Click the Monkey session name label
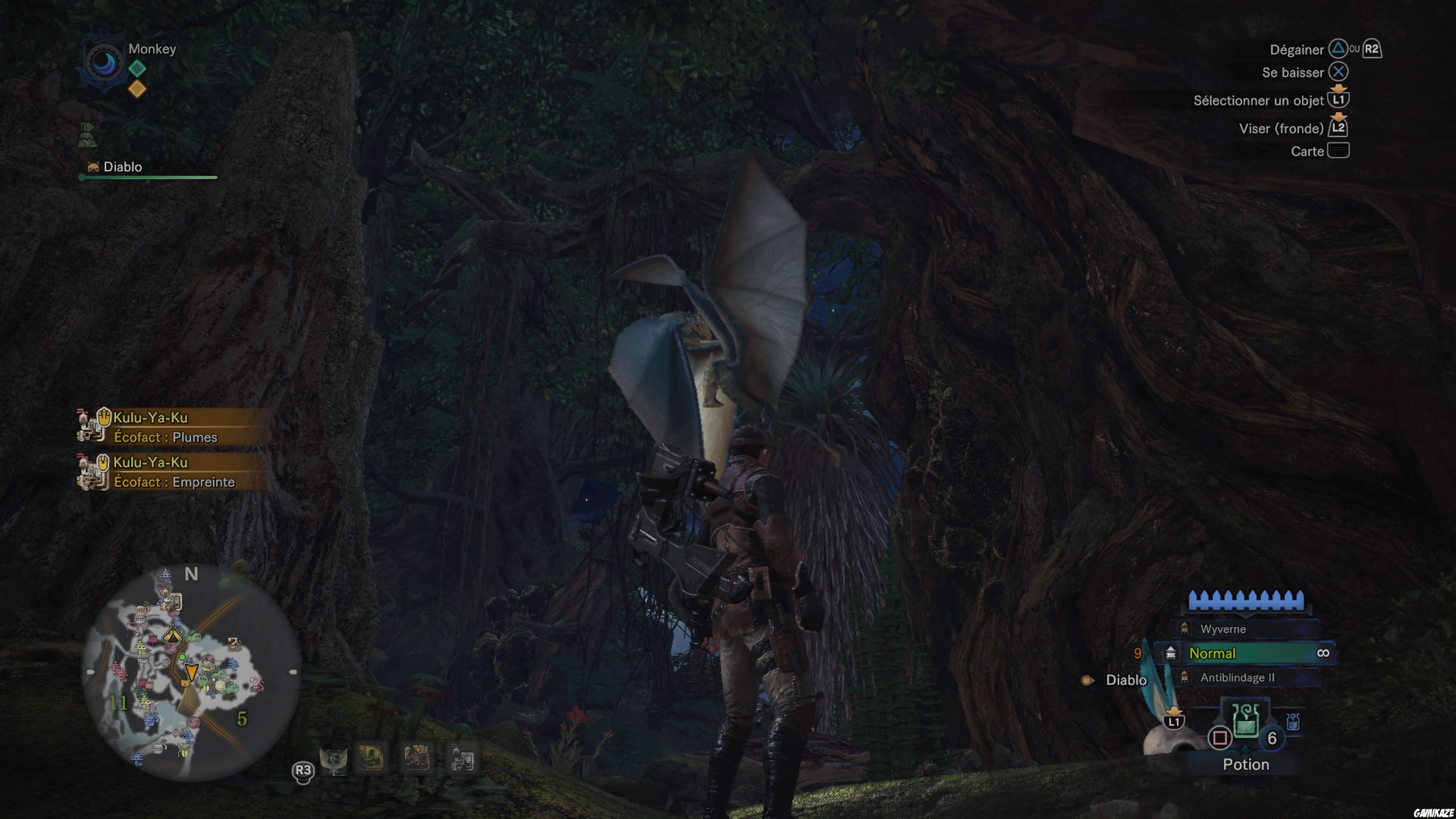1456x819 pixels. (152, 49)
